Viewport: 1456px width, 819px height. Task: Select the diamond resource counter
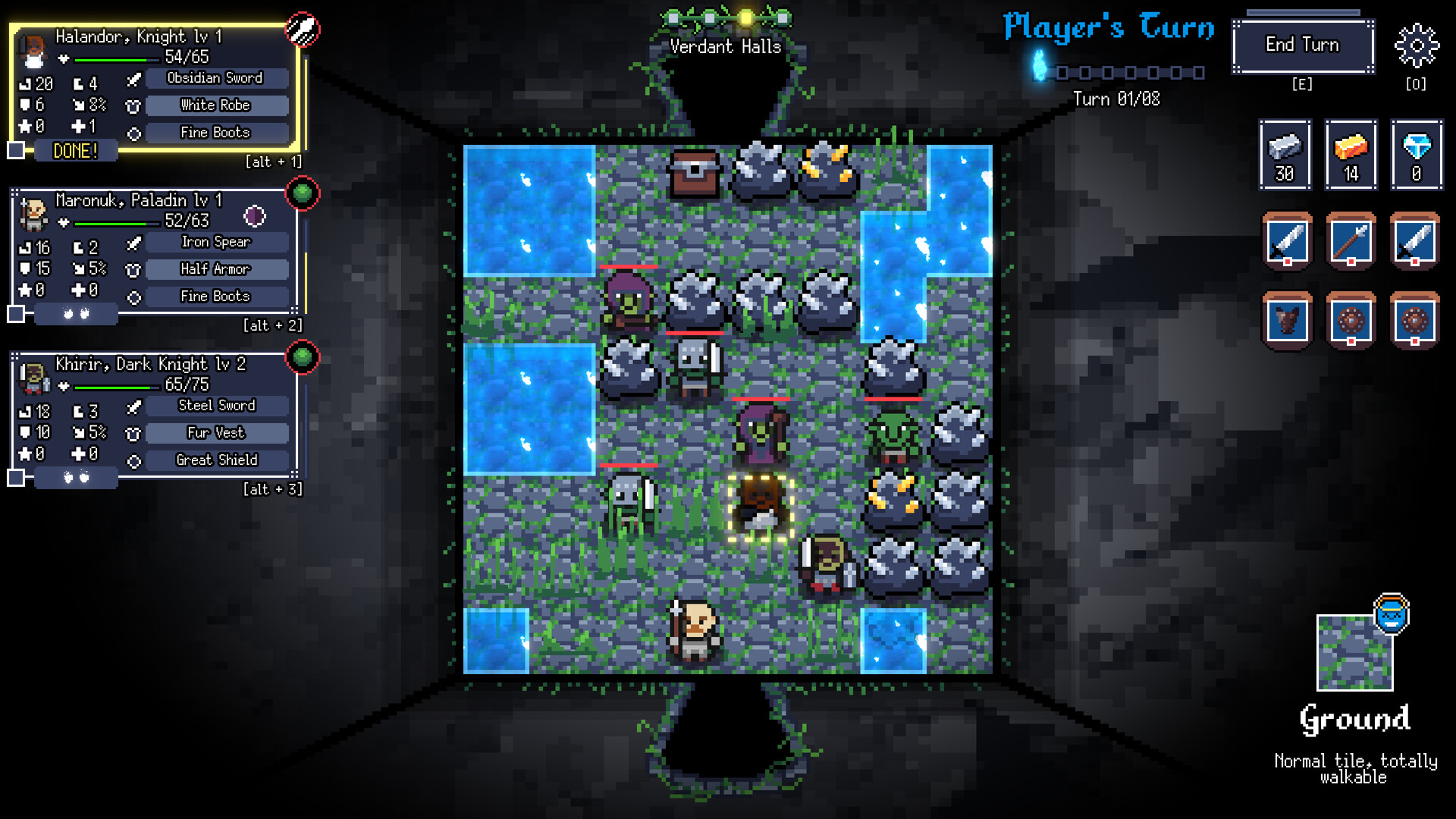pos(1417,154)
